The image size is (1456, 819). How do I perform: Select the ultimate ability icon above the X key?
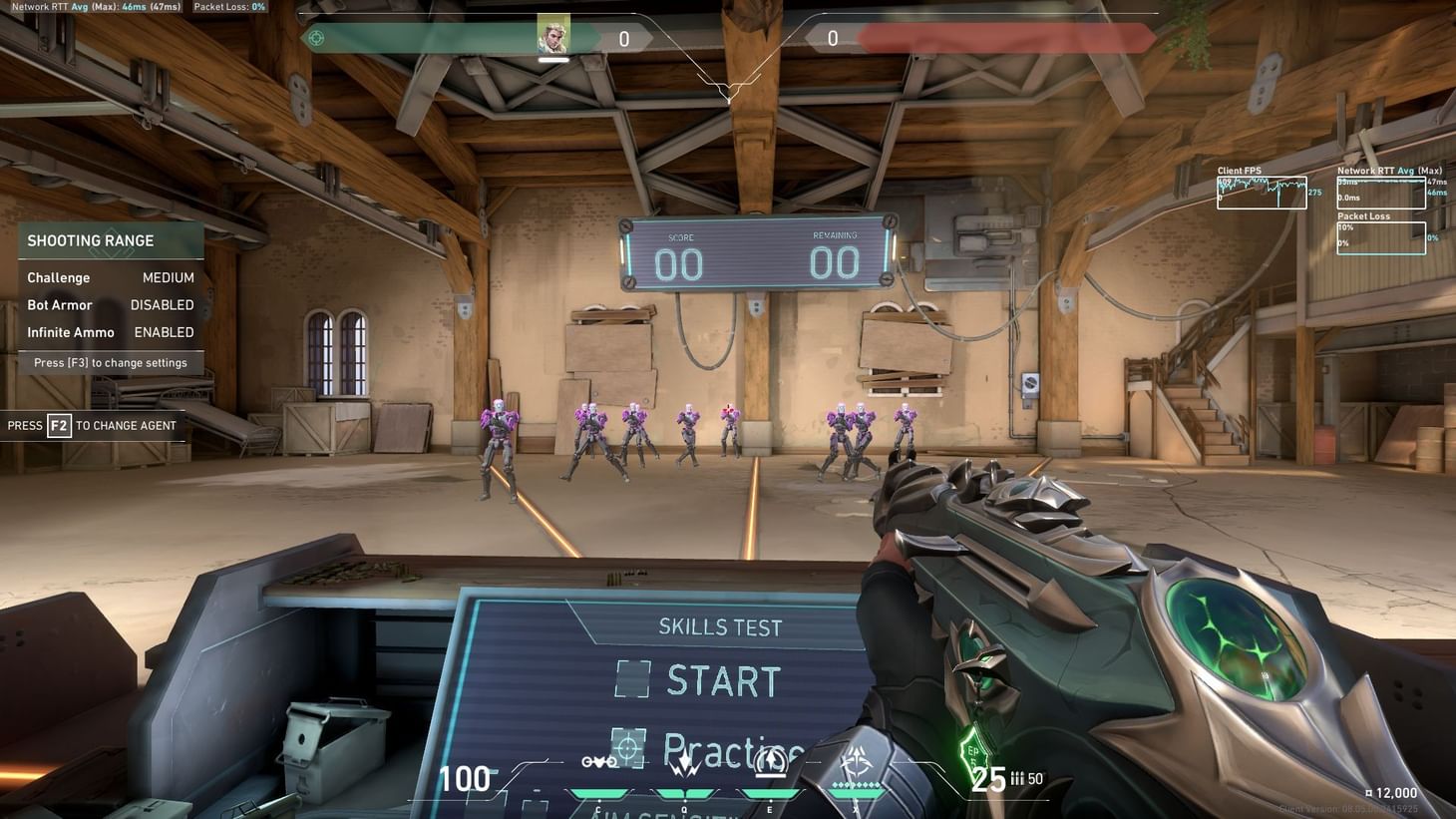[x=857, y=760]
